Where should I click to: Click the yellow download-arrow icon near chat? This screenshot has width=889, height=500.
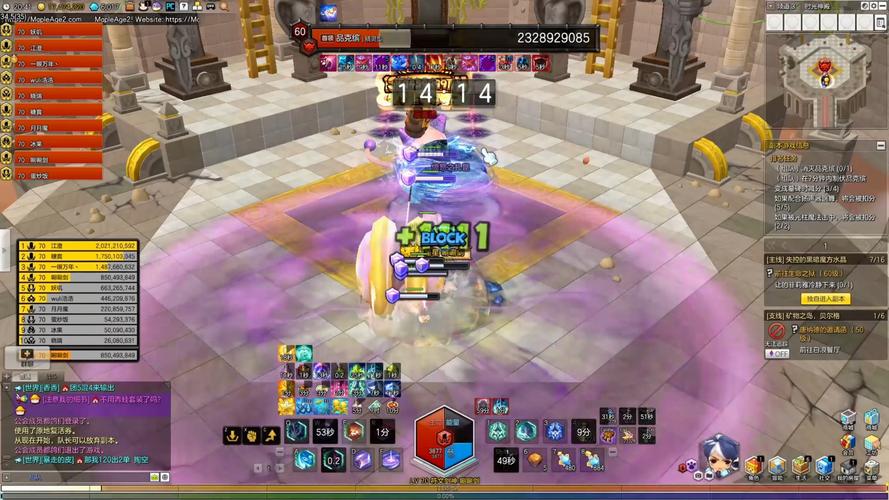231,435
